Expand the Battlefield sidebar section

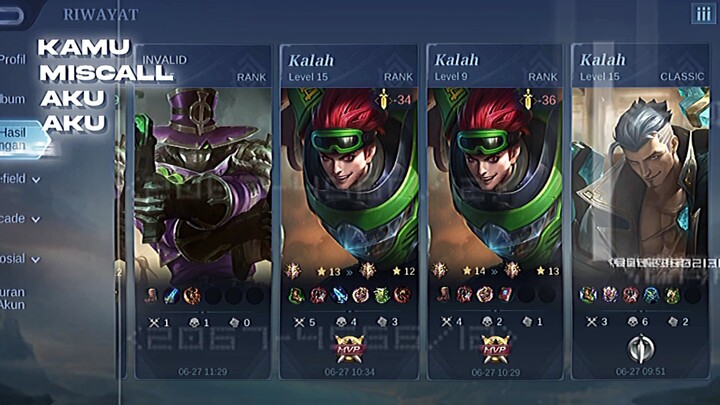click(20, 179)
